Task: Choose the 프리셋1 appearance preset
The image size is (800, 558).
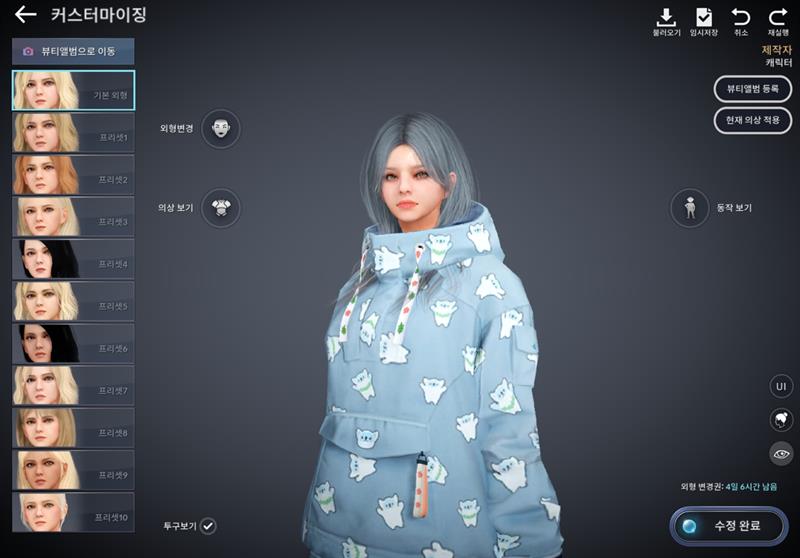Action: pos(73,132)
